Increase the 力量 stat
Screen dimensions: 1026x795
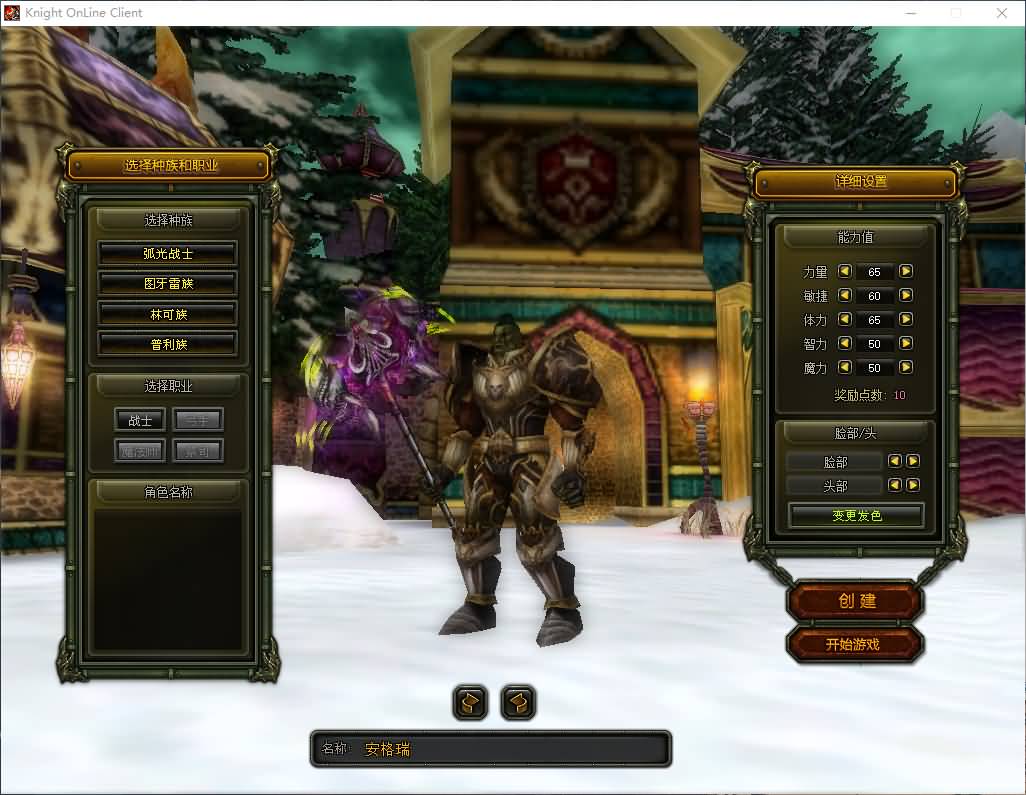tap(905, 271)
